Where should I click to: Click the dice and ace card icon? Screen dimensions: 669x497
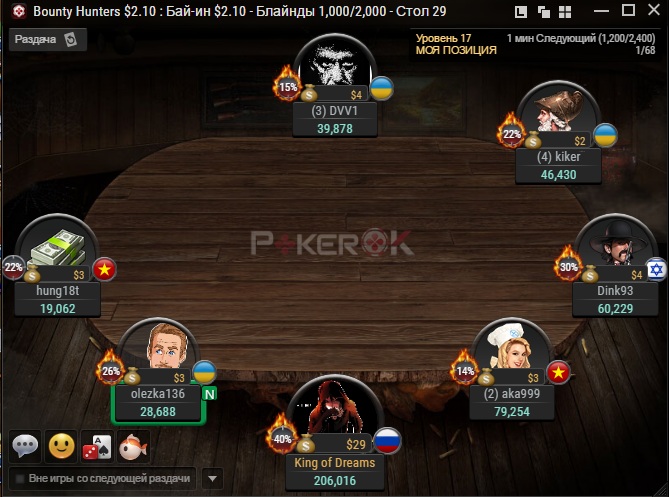(x=97, y=445)
